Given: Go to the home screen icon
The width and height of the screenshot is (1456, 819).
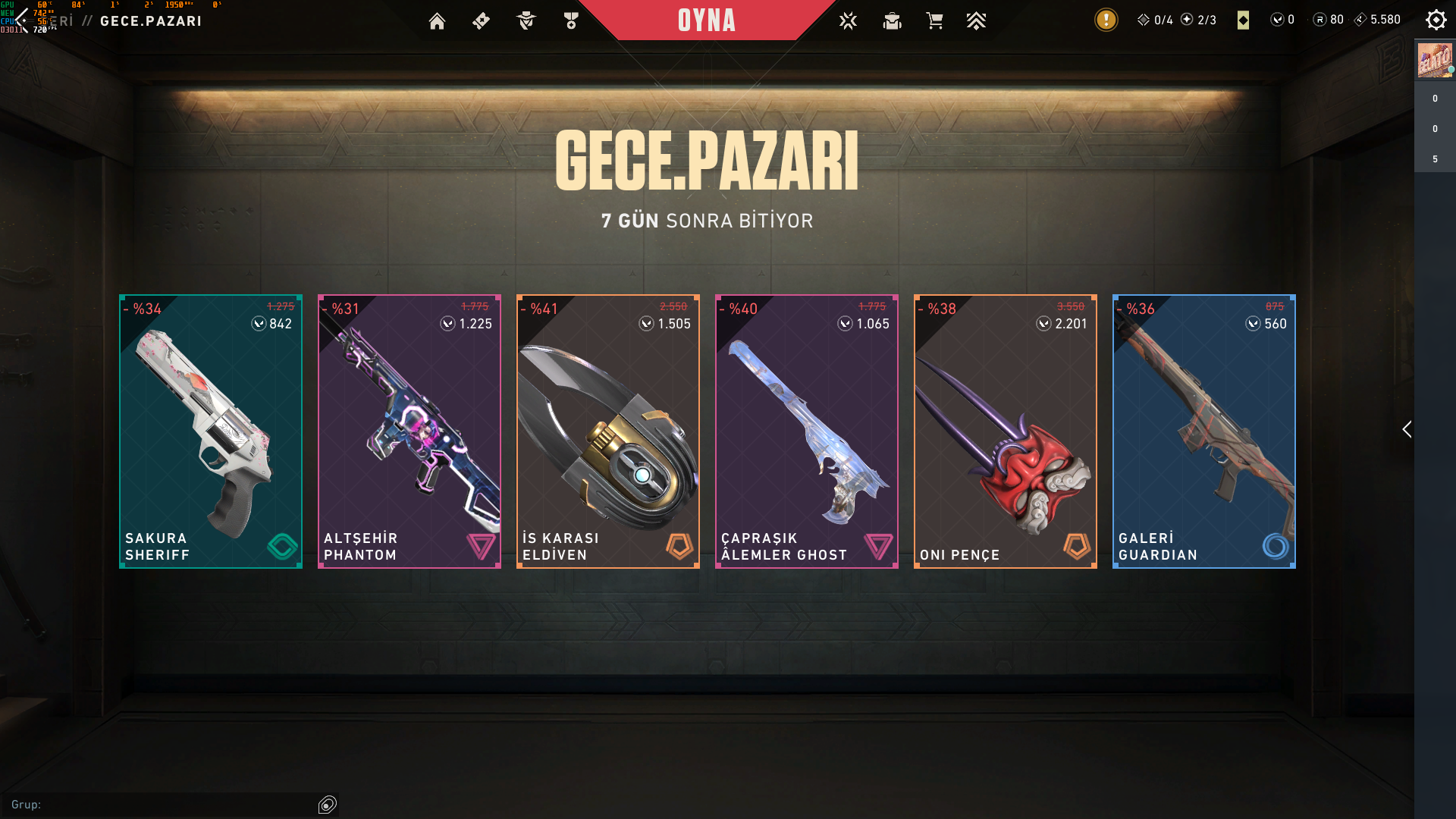Looking at the screenshot, I should point(437,21).
